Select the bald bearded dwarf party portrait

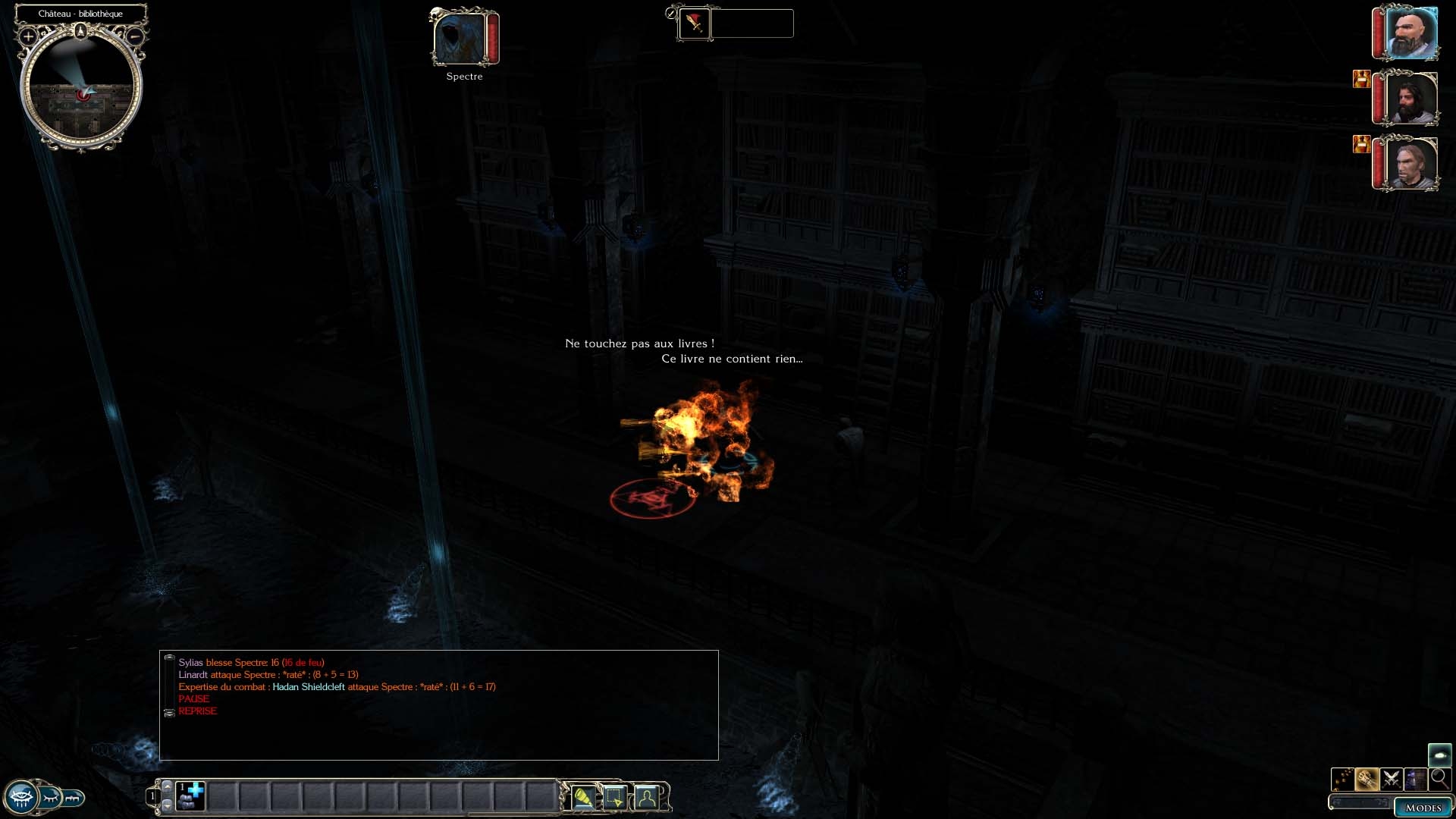point(1410,33)
